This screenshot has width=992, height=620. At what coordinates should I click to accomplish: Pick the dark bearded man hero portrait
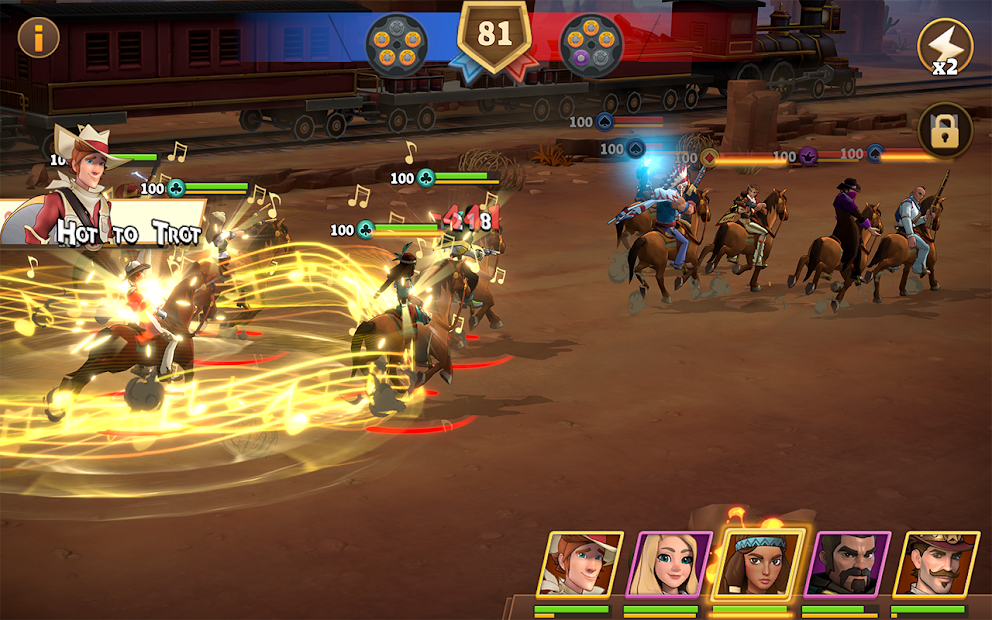click(847, 565)
